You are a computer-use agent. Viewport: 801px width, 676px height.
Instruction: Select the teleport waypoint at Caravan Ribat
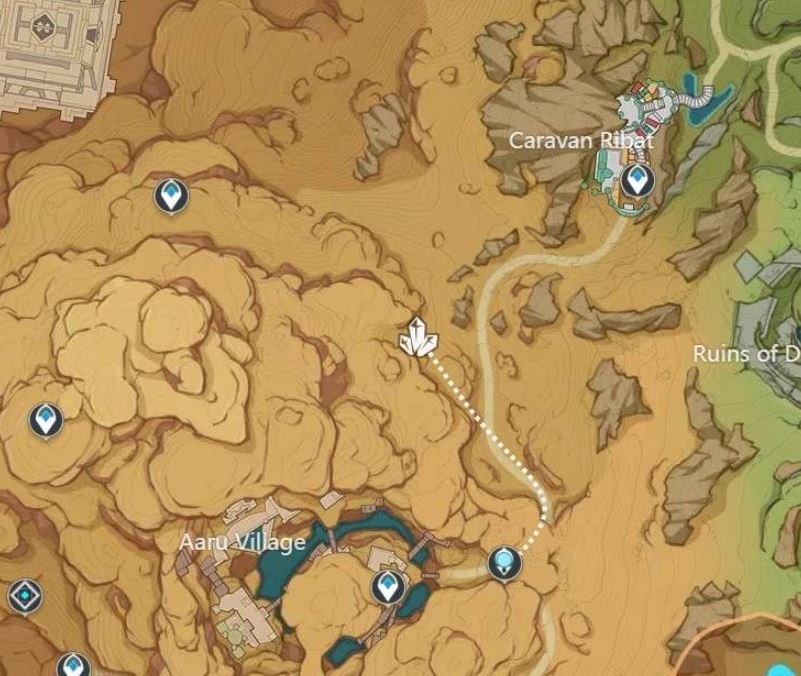tap(634, 181)
